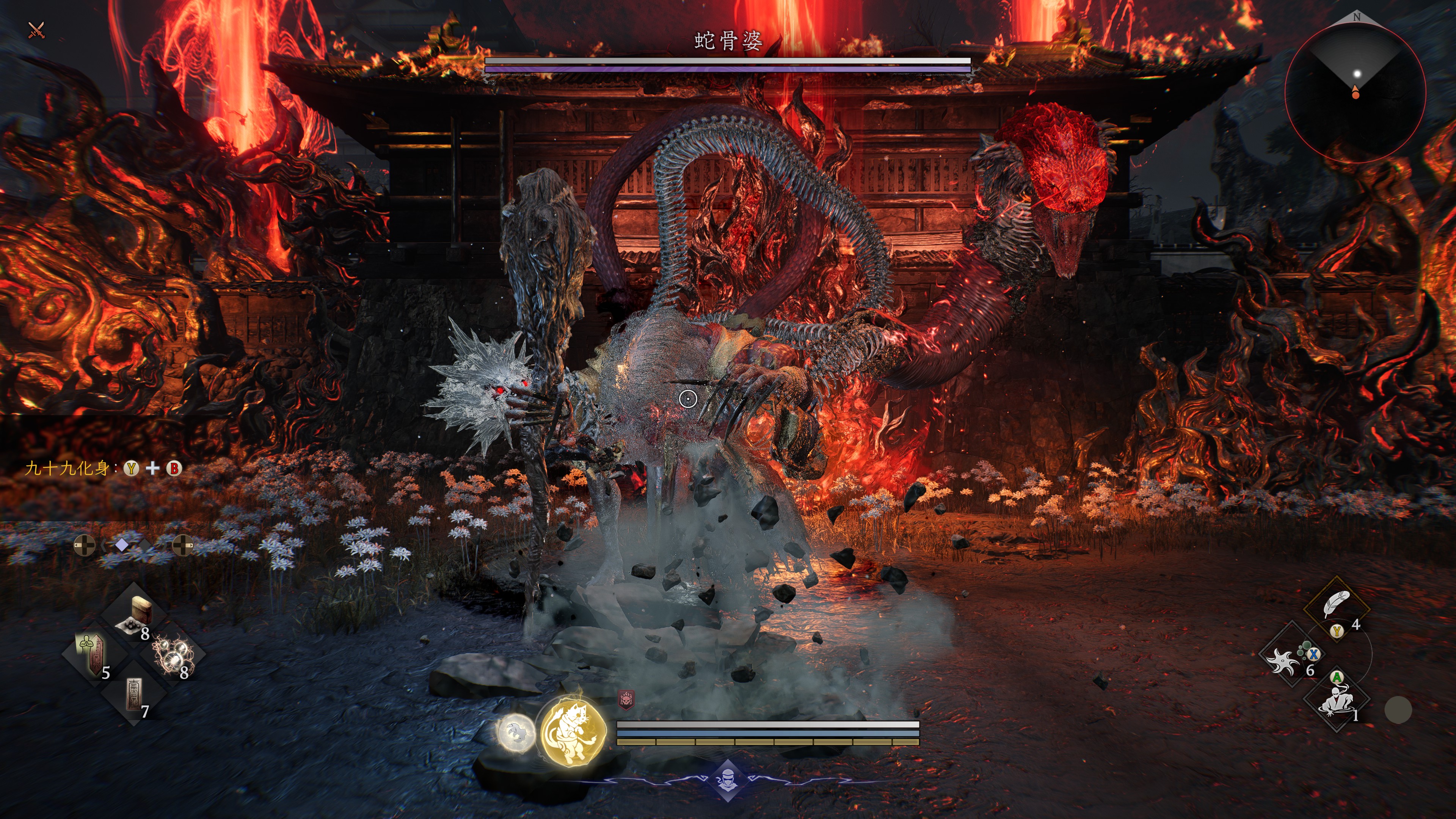Click the crossed swords combat icon
Viewport: 1456px width, 819px height.
(x=36, y=30)
